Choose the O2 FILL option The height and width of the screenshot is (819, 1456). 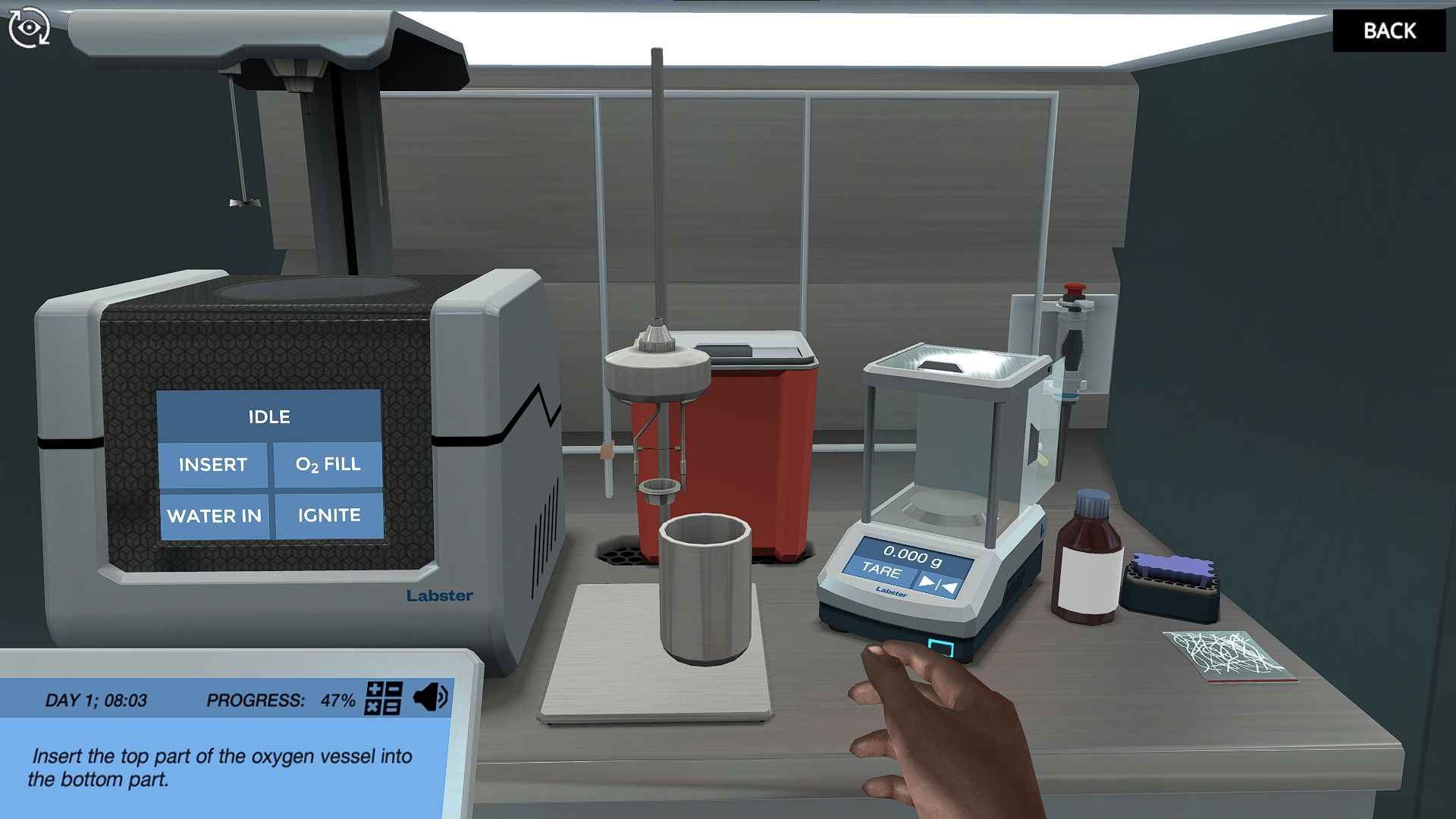(x=328, y=464)
